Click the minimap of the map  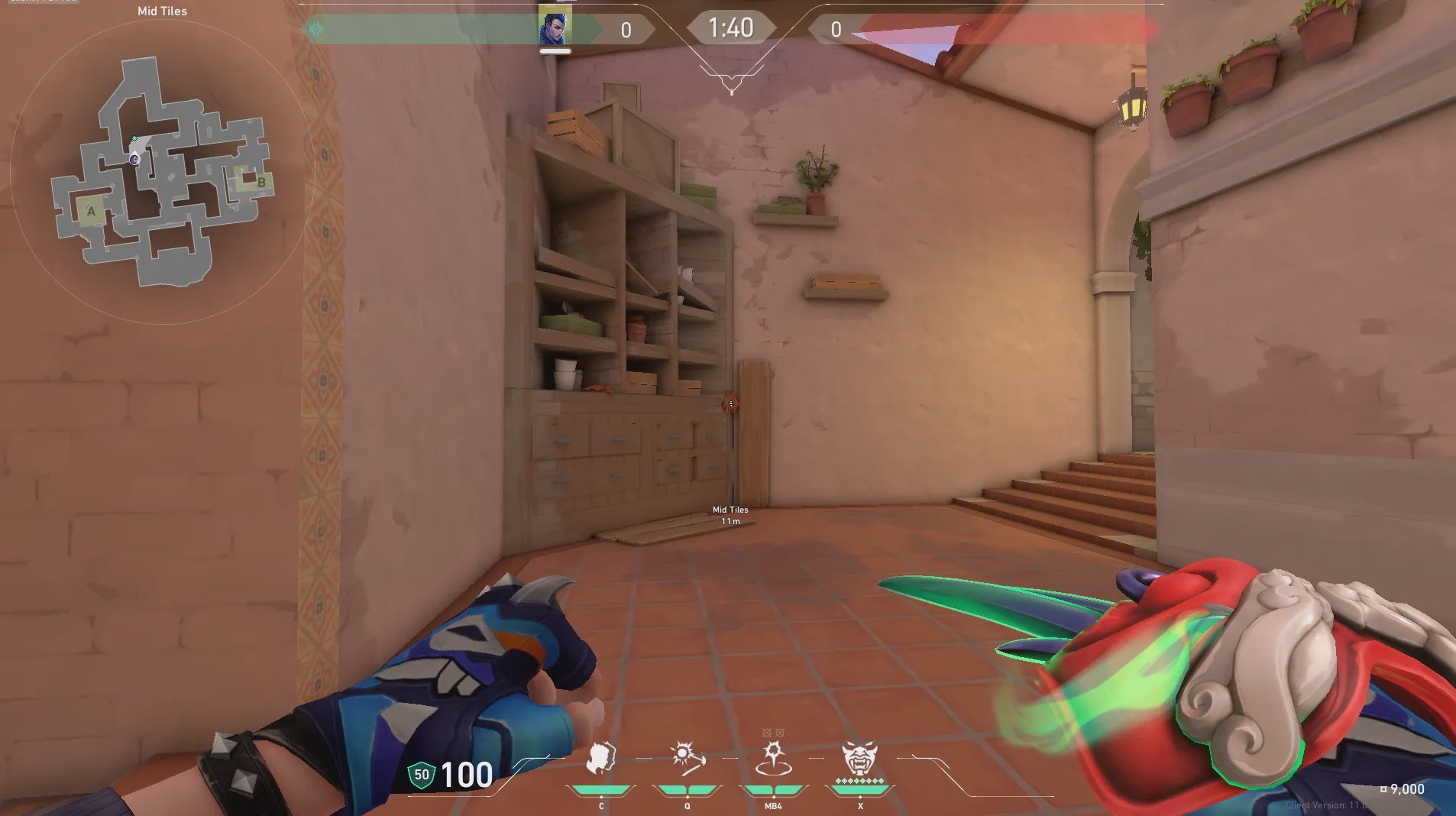162,173
